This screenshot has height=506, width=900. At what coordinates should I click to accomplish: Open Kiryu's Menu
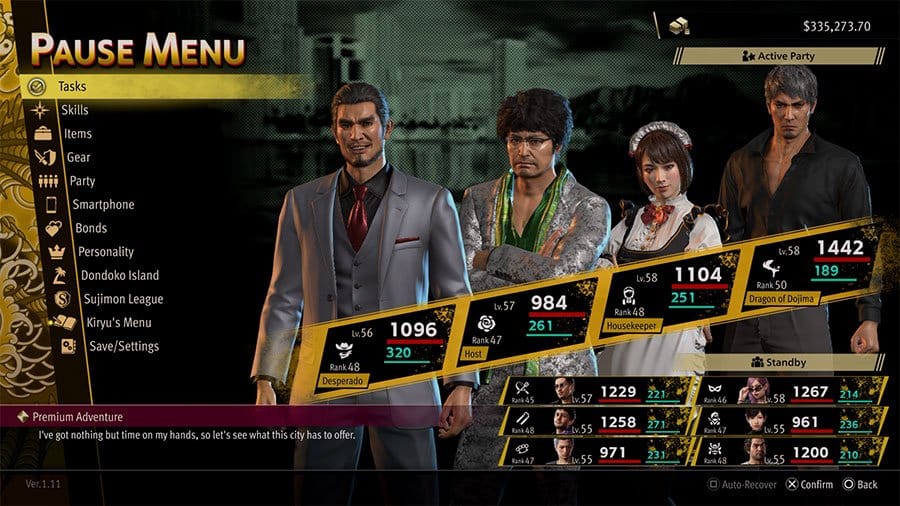click(120, 323)
